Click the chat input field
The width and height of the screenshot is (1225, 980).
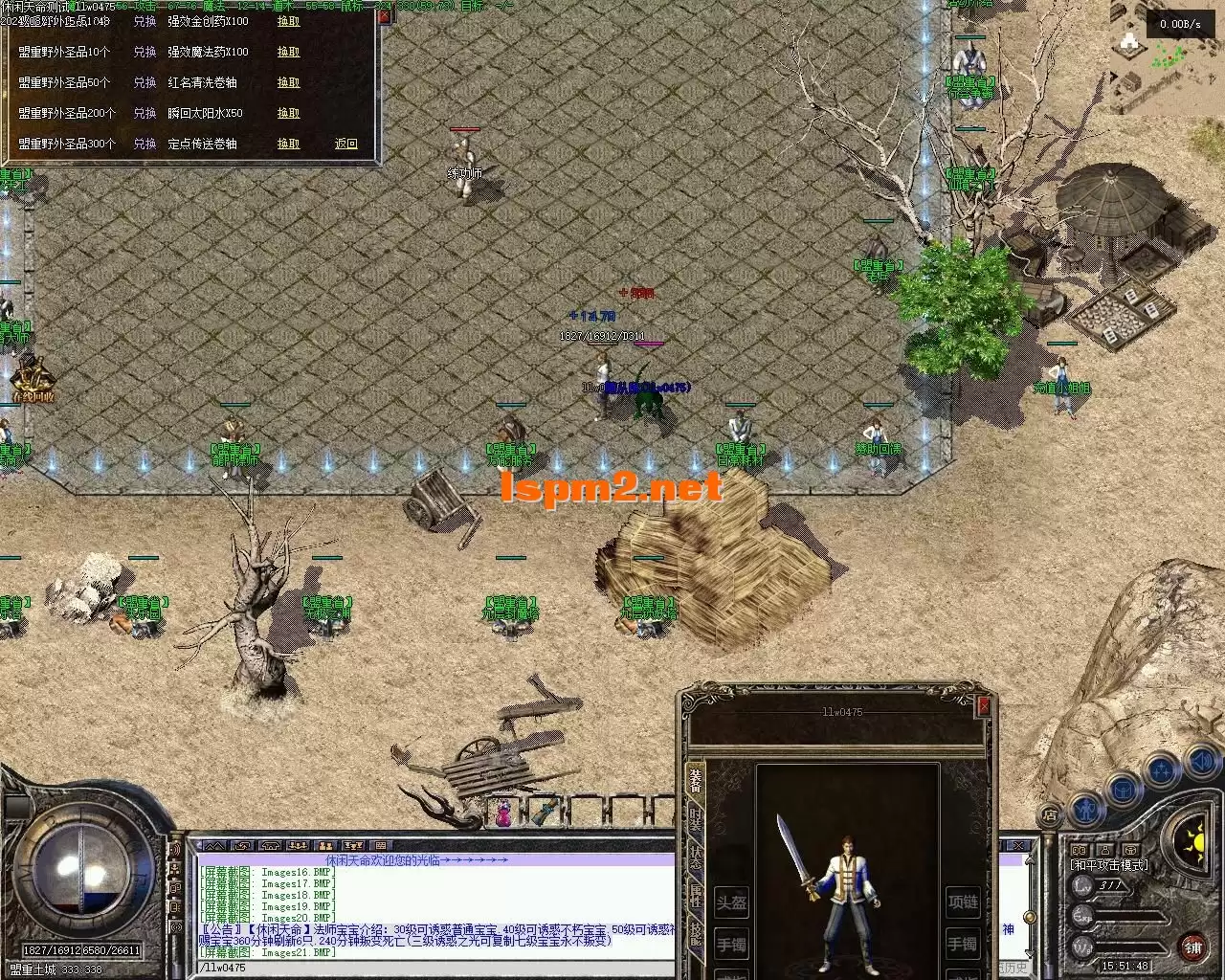click(x=431, y=968)
